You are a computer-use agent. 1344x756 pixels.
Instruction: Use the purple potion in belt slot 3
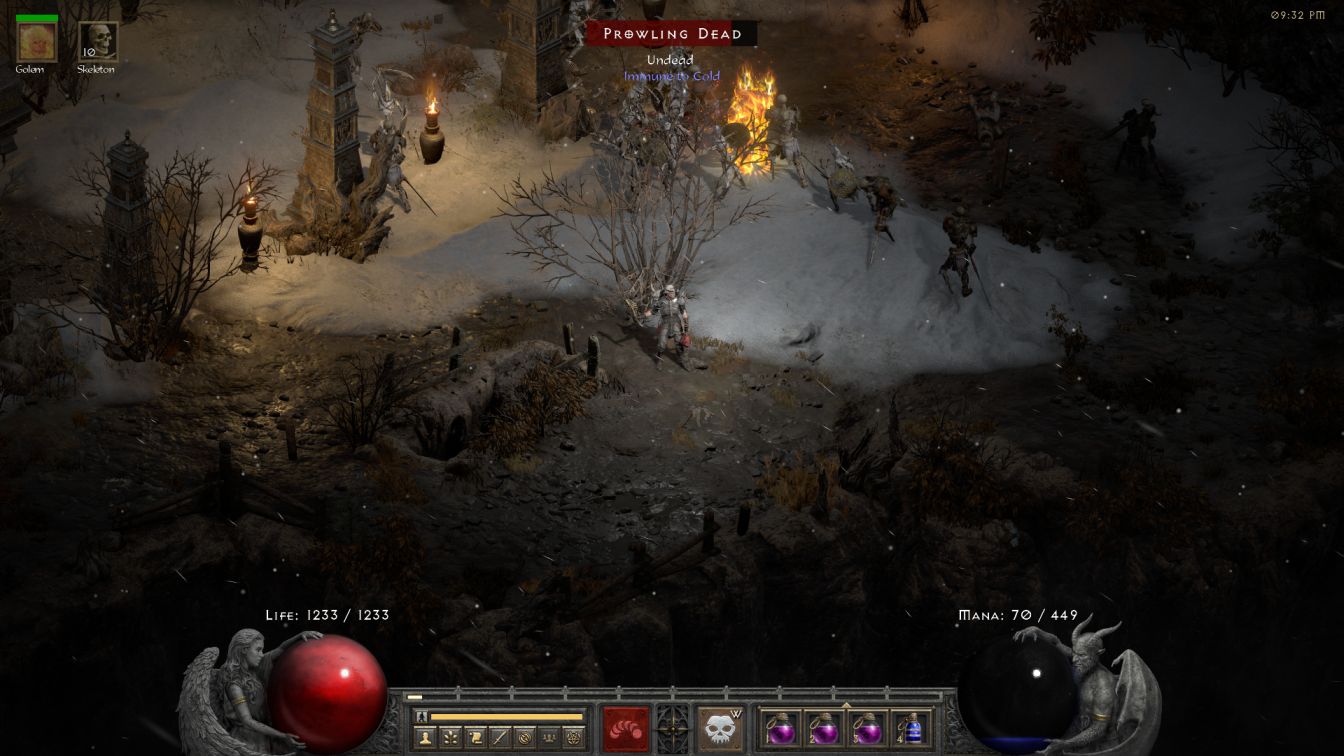867,729
